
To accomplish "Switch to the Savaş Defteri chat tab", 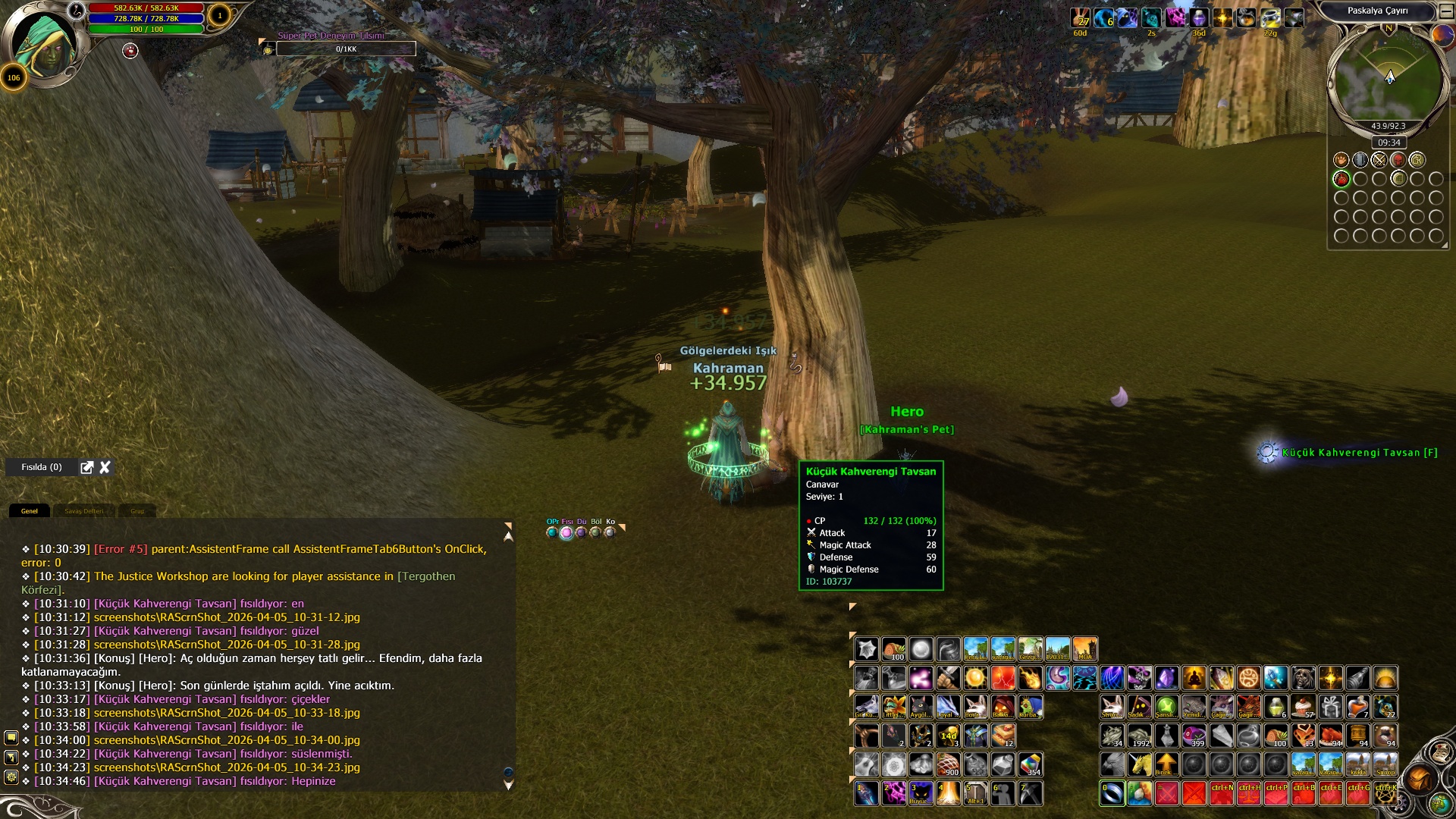I will (83, 511).
